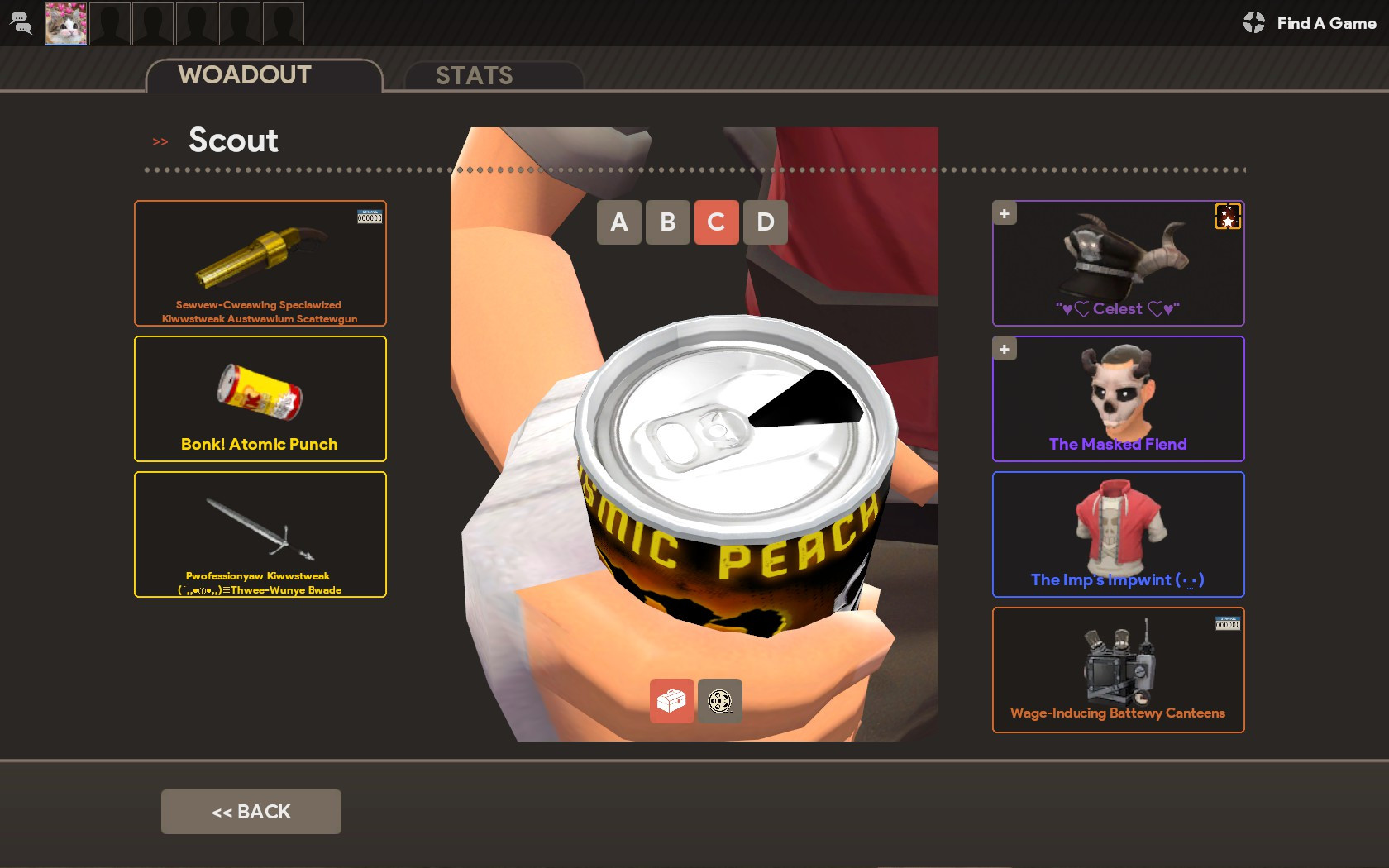Image resolution: width=1389 pixels, height=868 pixels.
Task: Select your cat avatar portrait
Action: pos(65,24)
